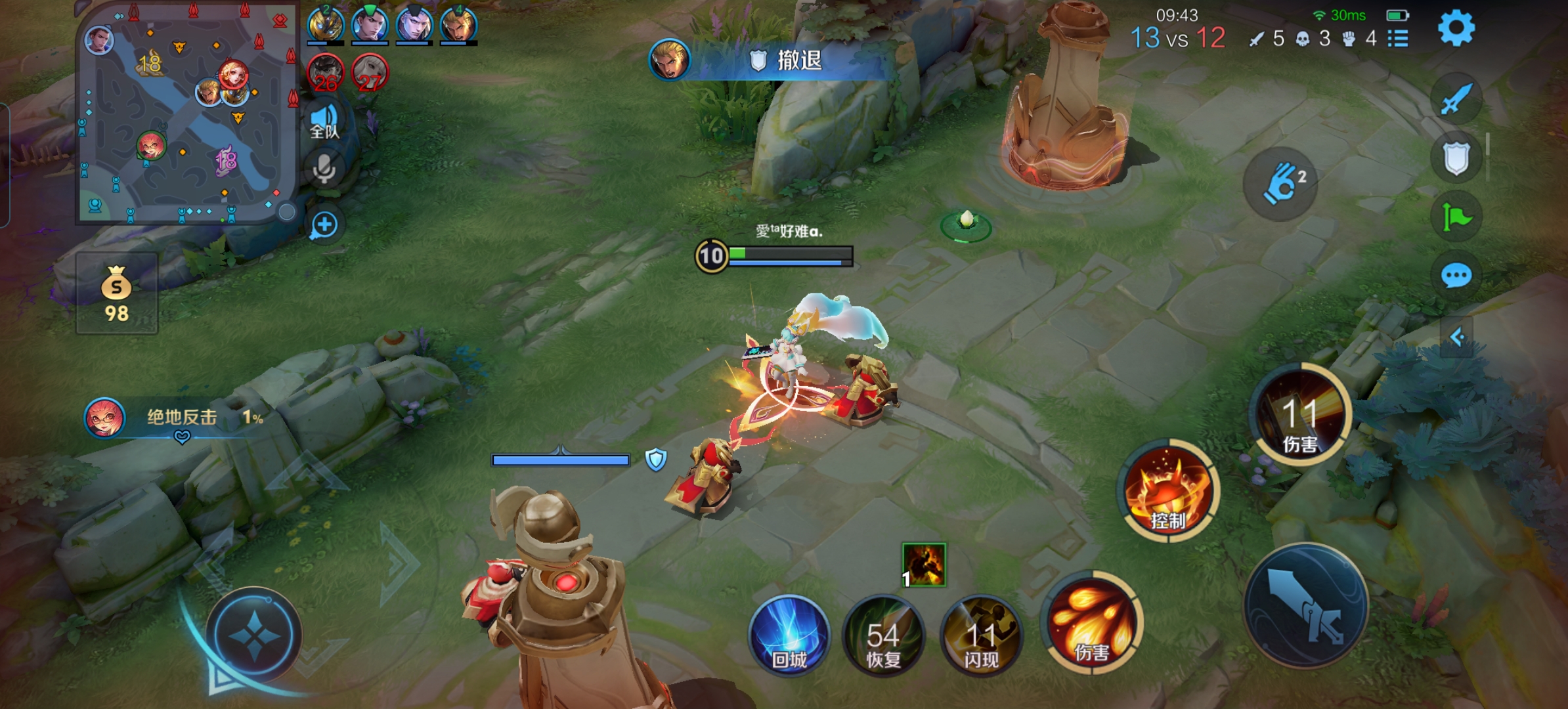Screen dimensions: 1568x709
Task: Send the green flag gather signal
Action: point(1456,217)
